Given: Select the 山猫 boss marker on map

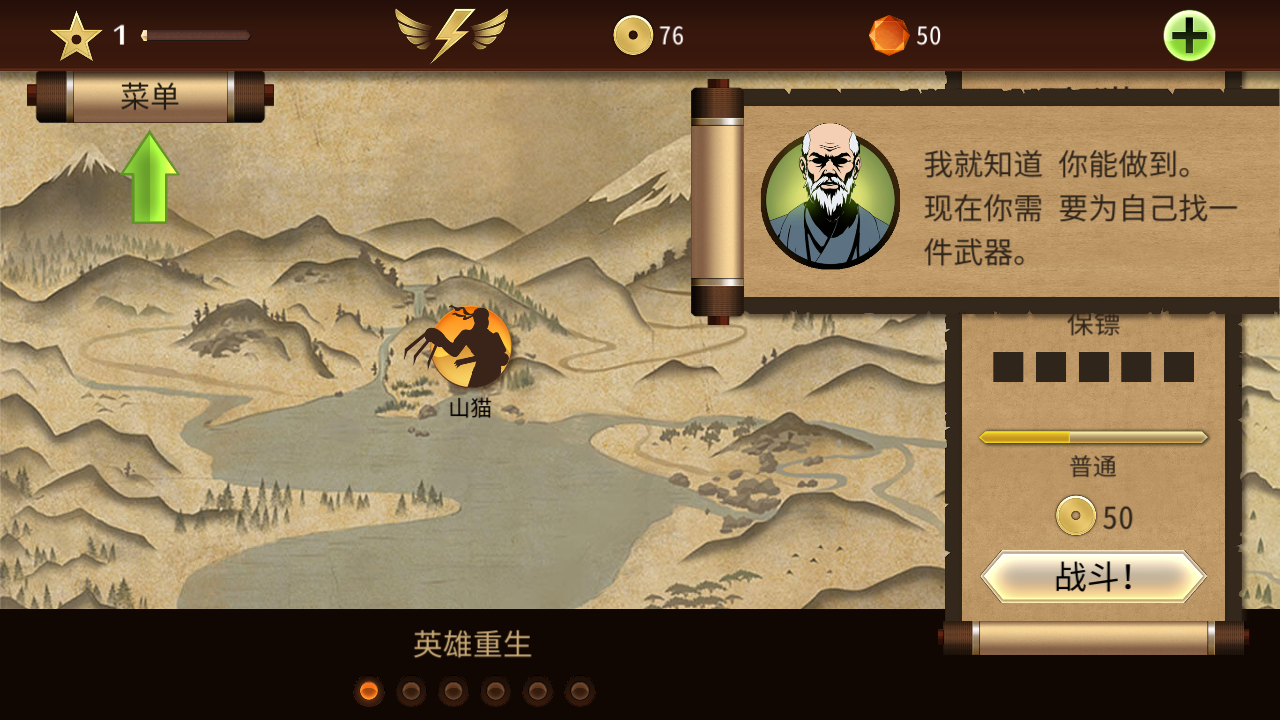Looking at the screenshot, I should click(470, 347).
